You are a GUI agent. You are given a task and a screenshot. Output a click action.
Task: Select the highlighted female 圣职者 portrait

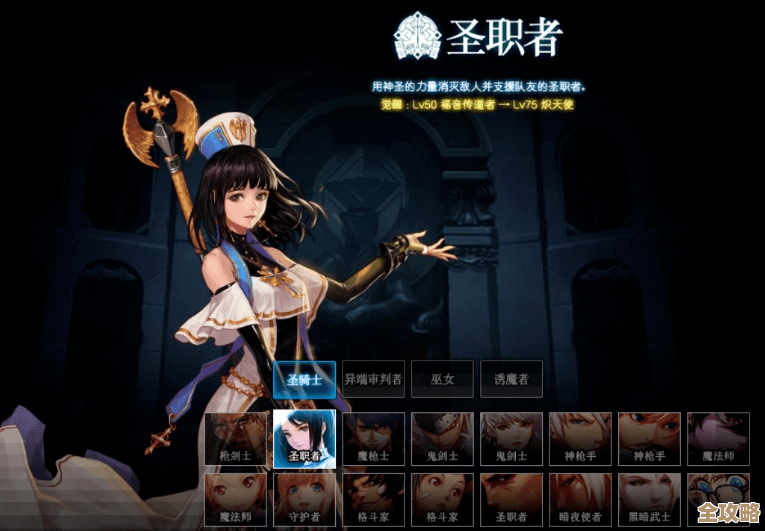point(304,438)
